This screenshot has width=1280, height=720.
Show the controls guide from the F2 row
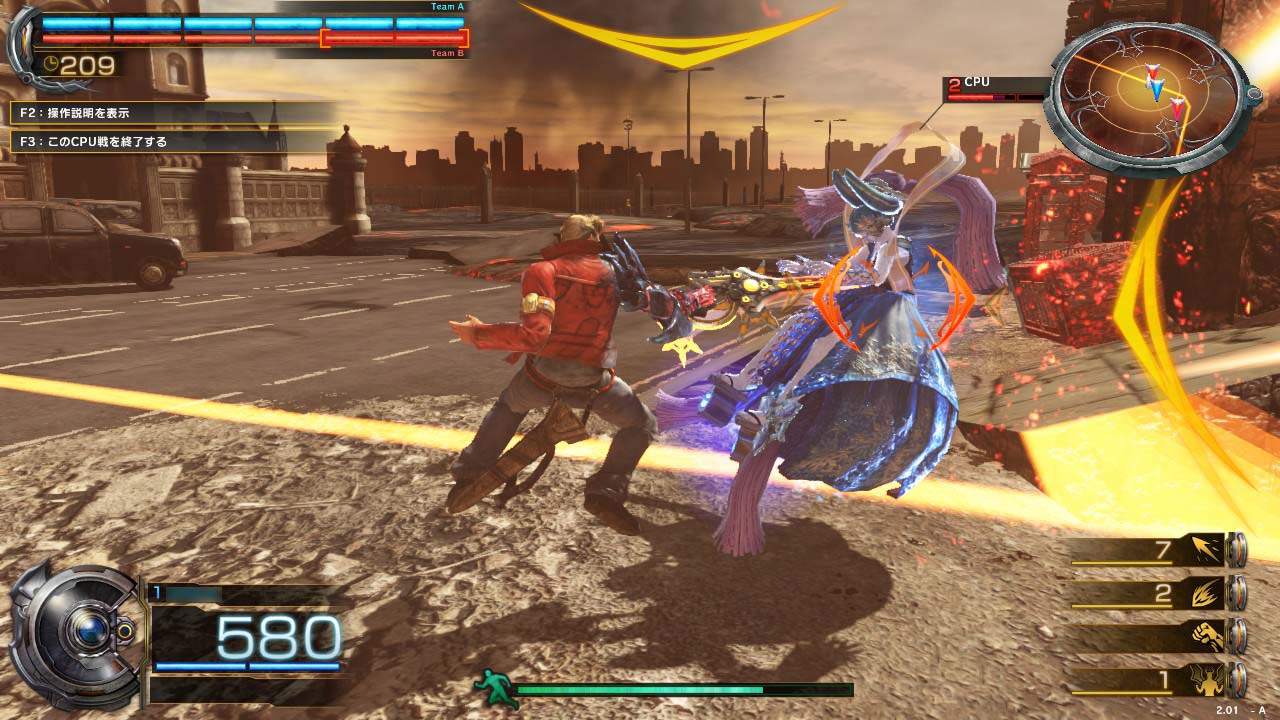click(x=170, y=113)
